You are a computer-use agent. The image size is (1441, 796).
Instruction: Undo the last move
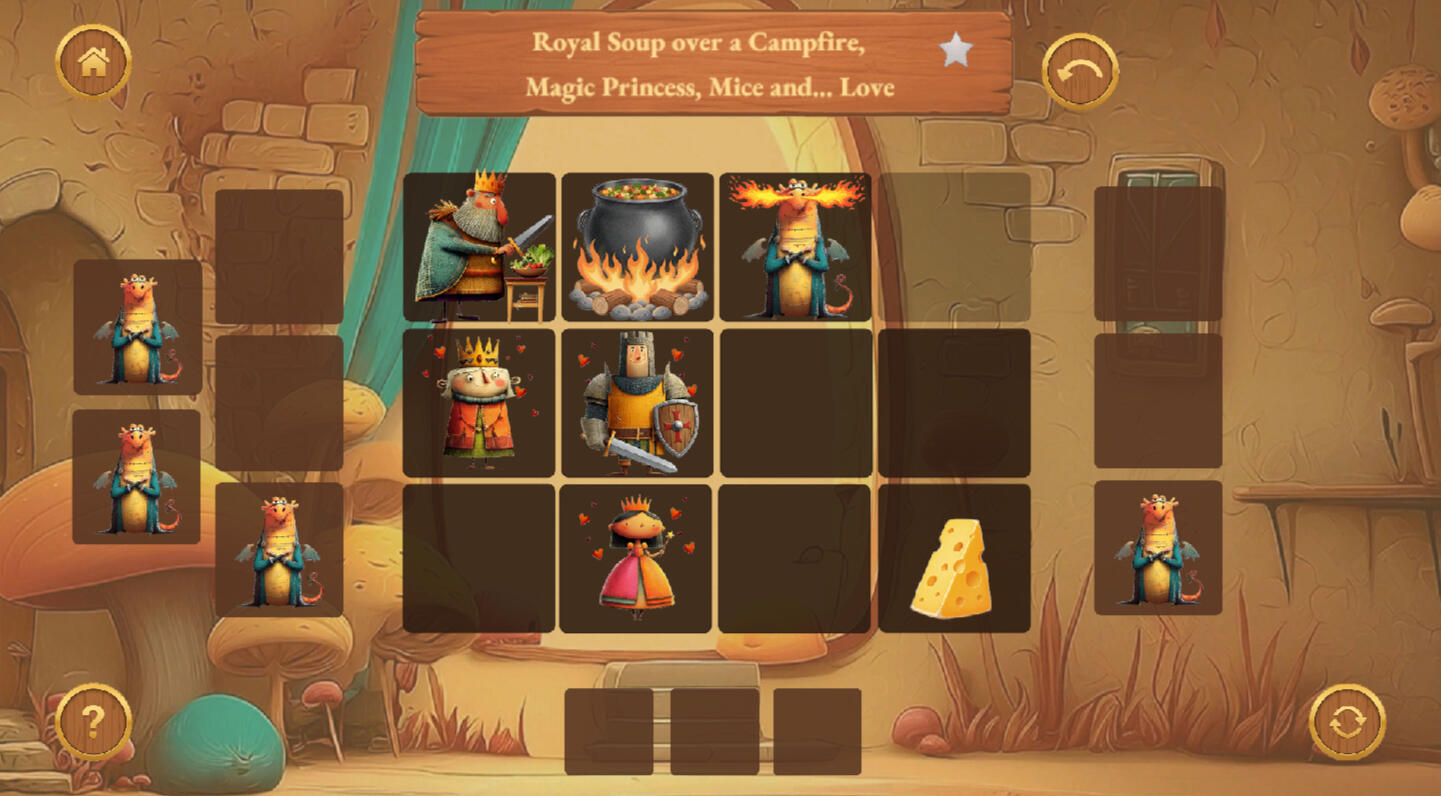click(x=1080, y=71)
